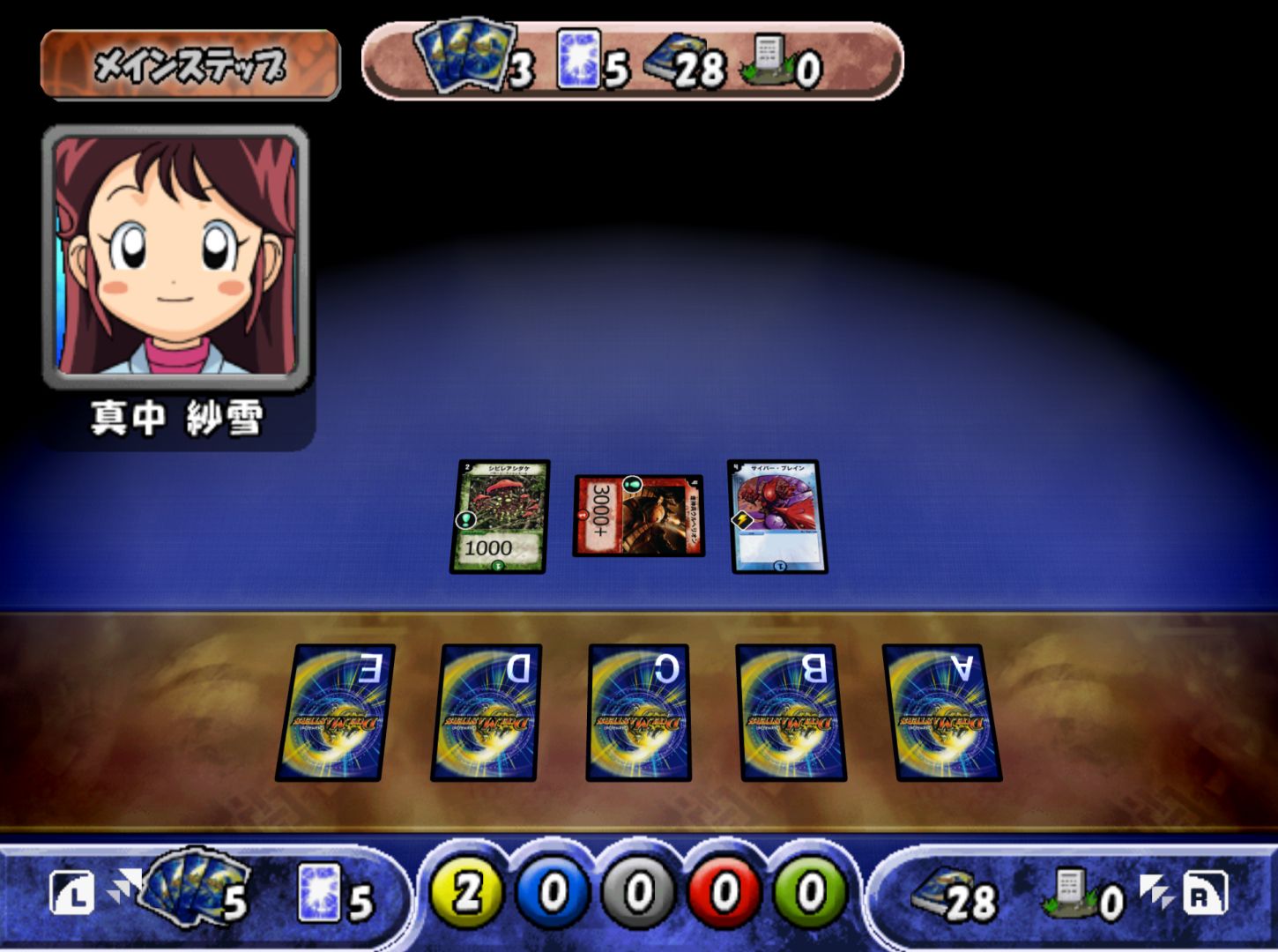Click the opponent portrait of 真中 紗雪
The image size is (1278, 952).
click(175, 257)
